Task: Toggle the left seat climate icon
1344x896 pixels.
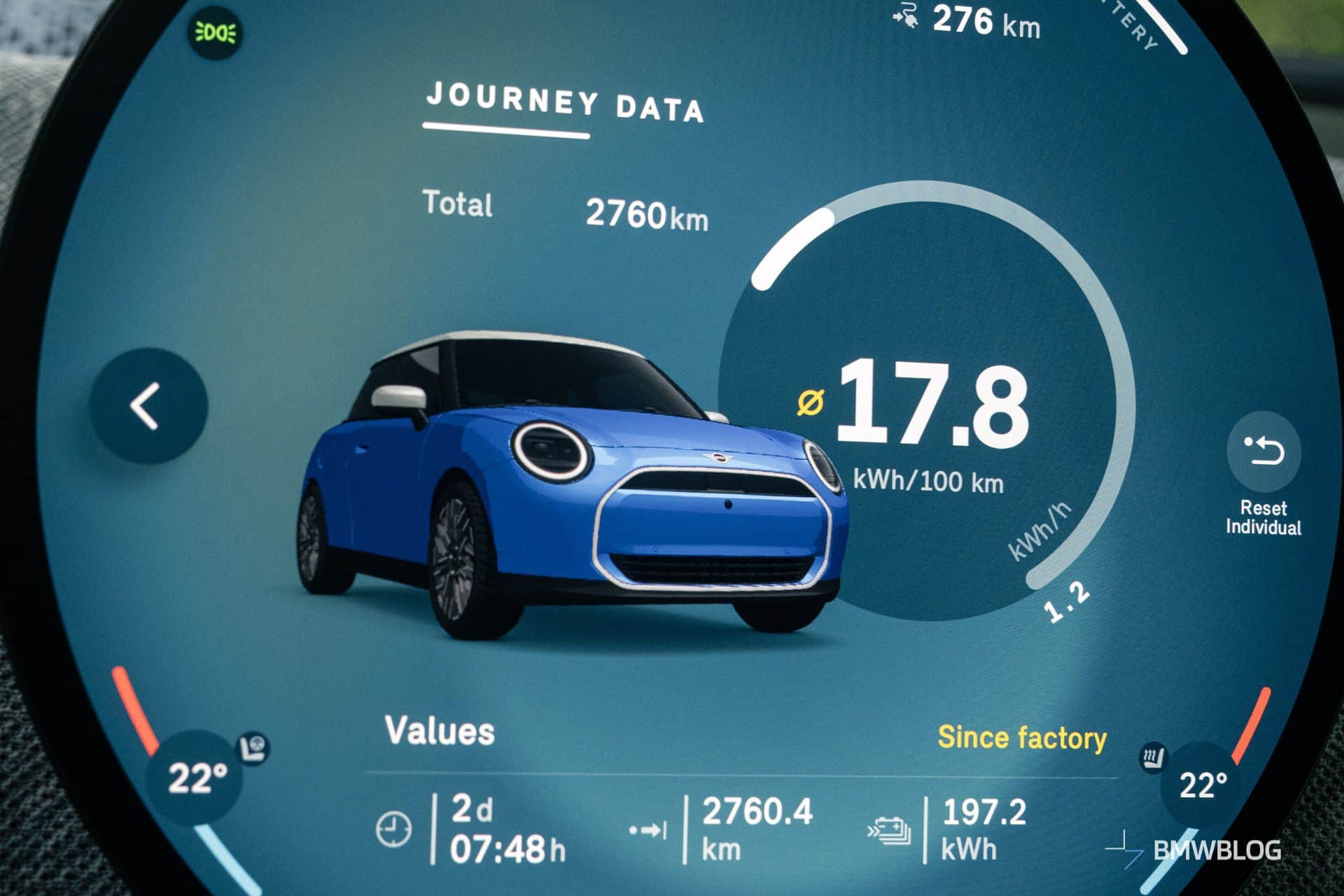Action: pos(253,748)
